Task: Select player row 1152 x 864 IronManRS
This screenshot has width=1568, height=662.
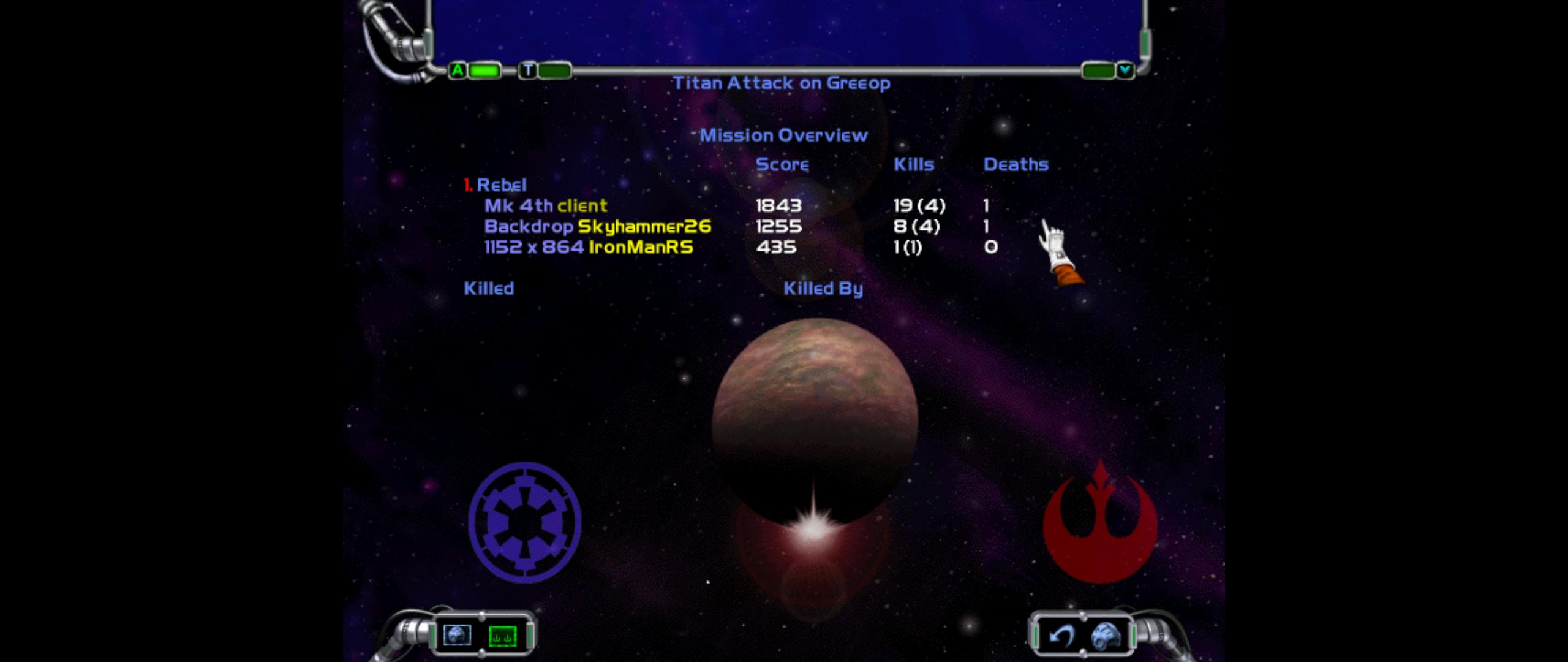Action: 588,247
